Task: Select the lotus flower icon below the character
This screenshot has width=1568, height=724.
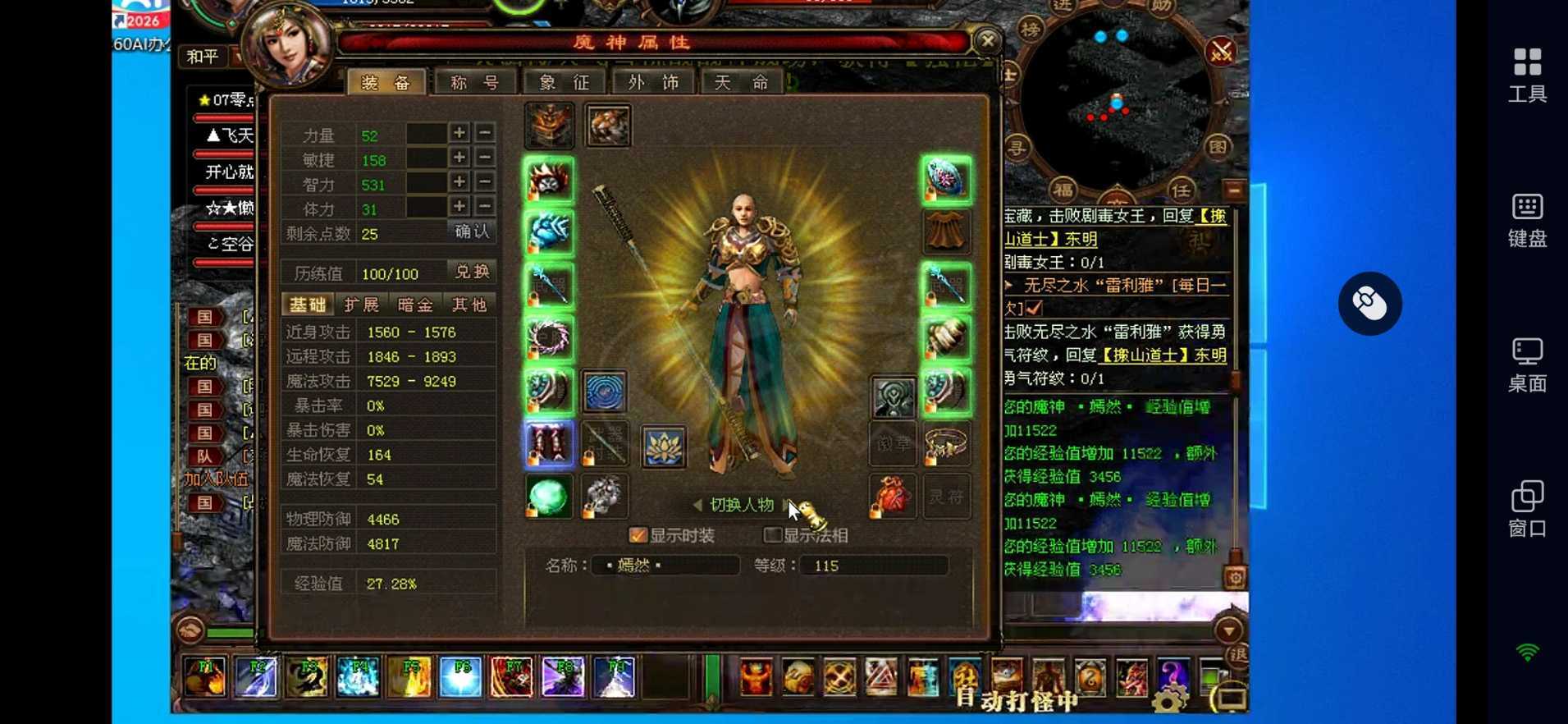Action: point(665,447)
